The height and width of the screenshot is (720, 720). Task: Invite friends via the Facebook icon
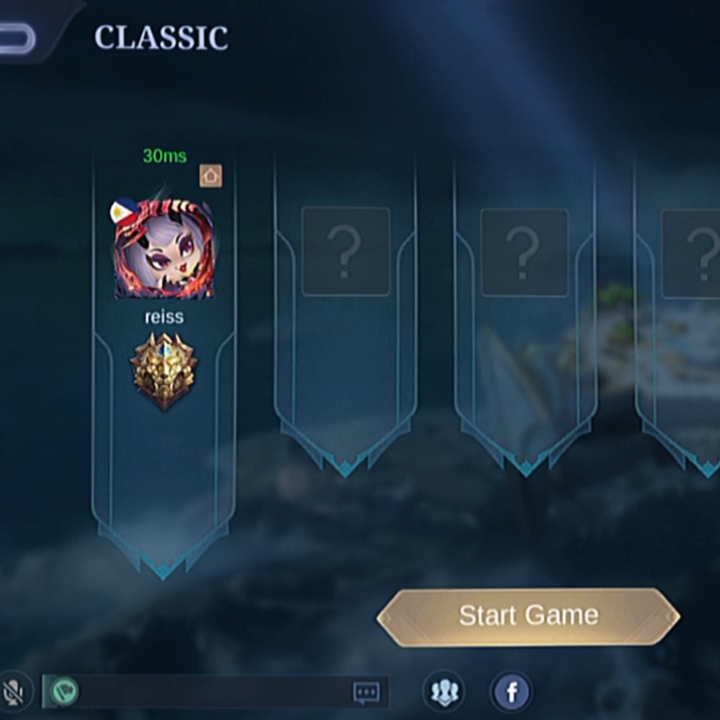point(511,691)
